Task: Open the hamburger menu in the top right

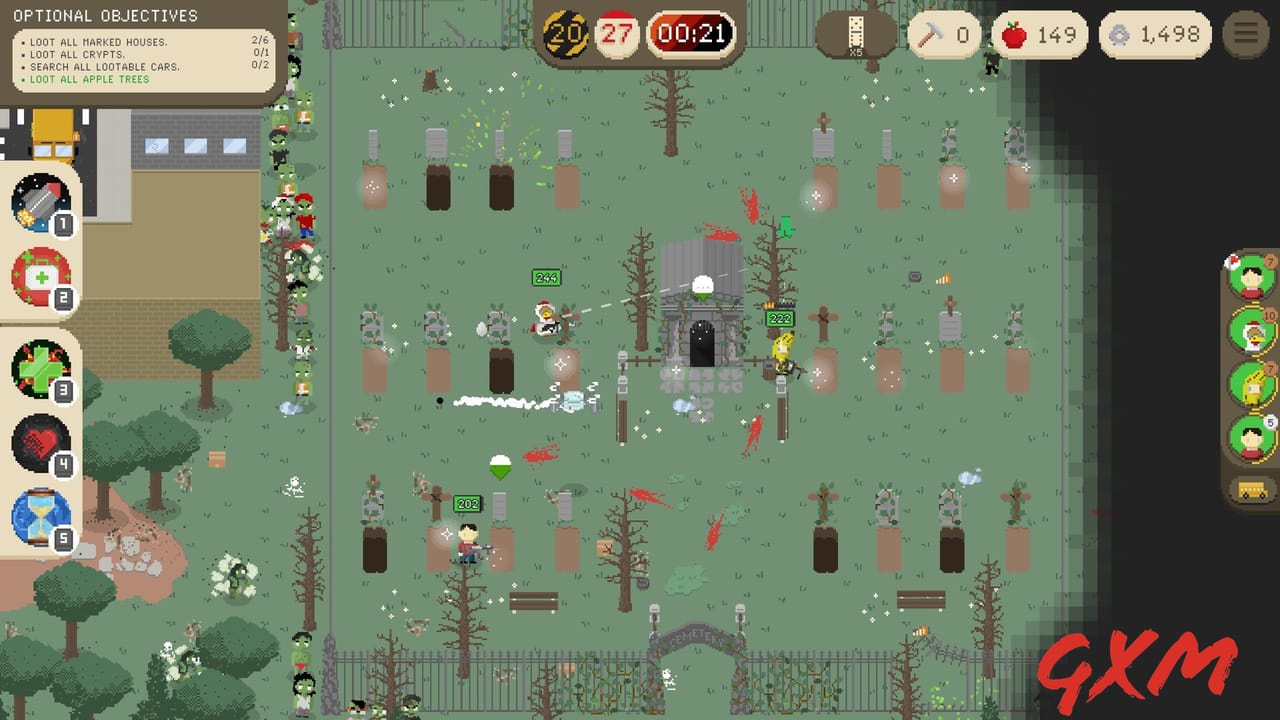Action: pyautogui.click(x=1246, y=31)
